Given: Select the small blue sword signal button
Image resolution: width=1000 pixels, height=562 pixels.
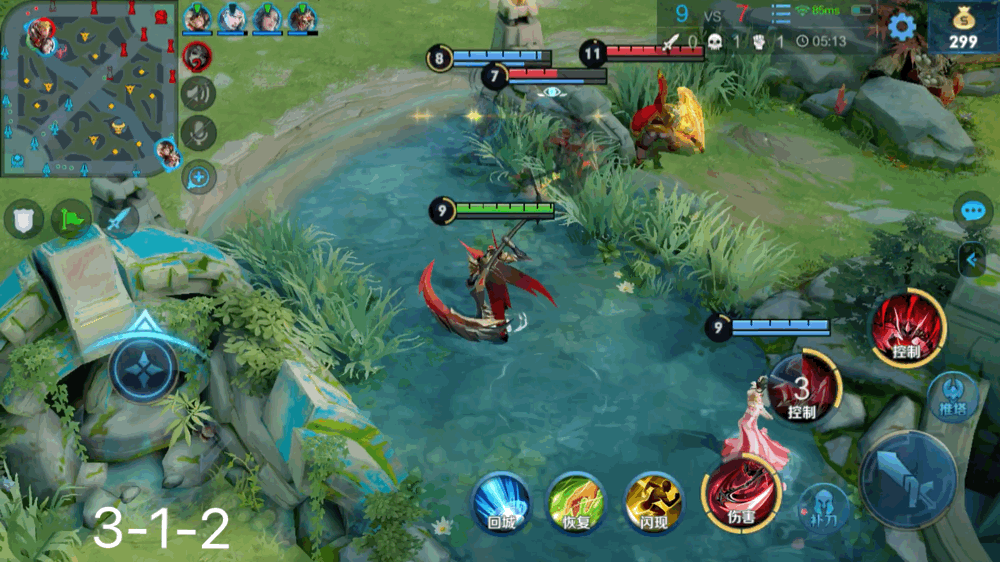Looking at the screenshot, I should [119, 219].
